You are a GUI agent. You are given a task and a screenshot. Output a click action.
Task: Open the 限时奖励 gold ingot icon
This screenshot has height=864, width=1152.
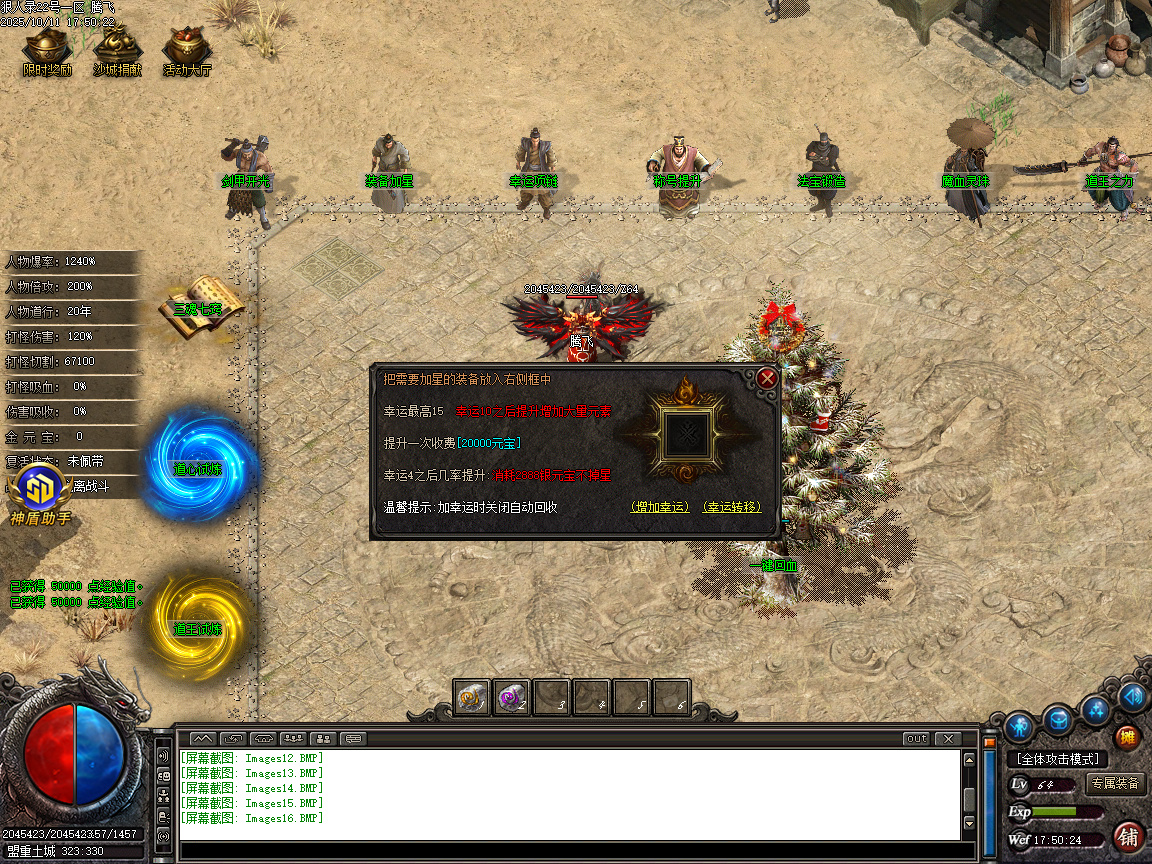point(47,47)
